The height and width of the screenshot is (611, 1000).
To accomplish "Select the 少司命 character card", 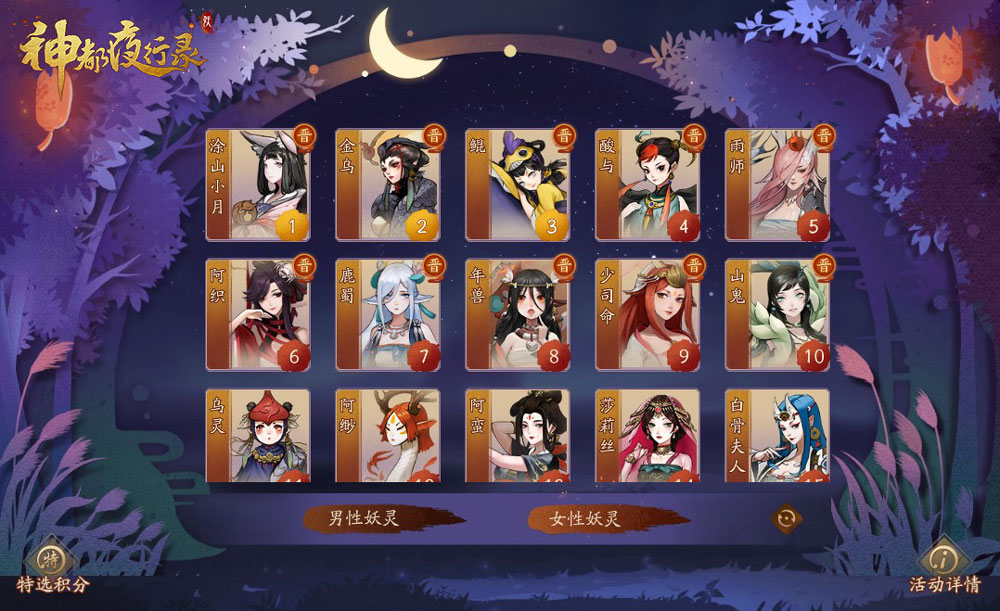I will (x=648, y=314).
